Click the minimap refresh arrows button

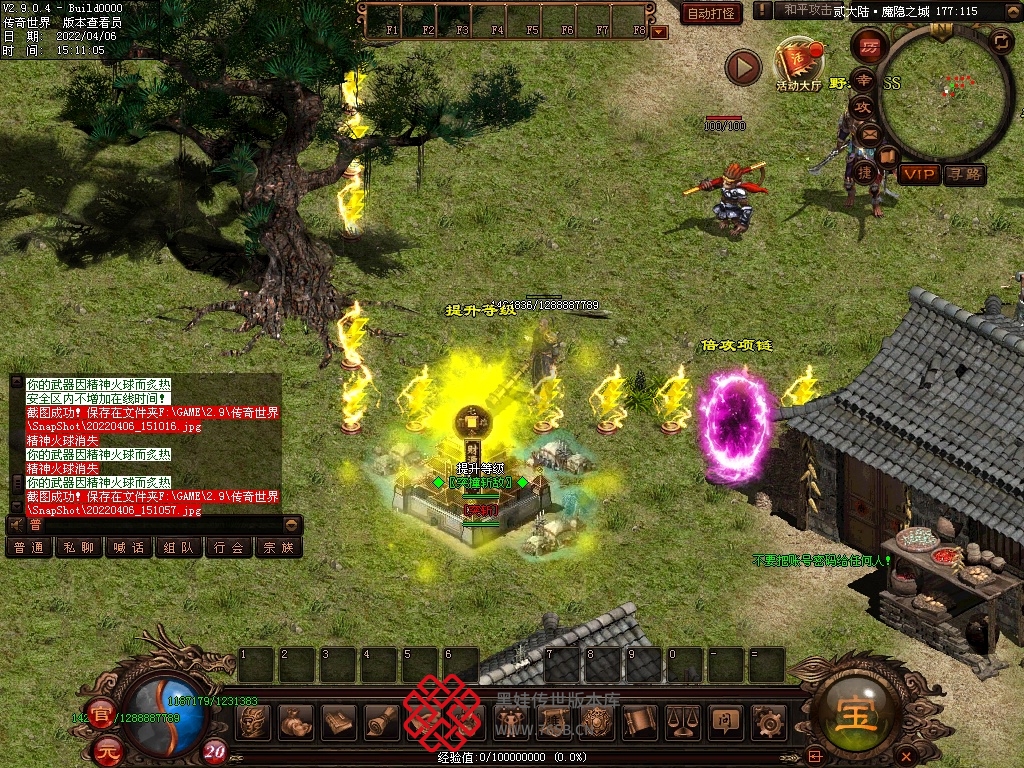1001,41
